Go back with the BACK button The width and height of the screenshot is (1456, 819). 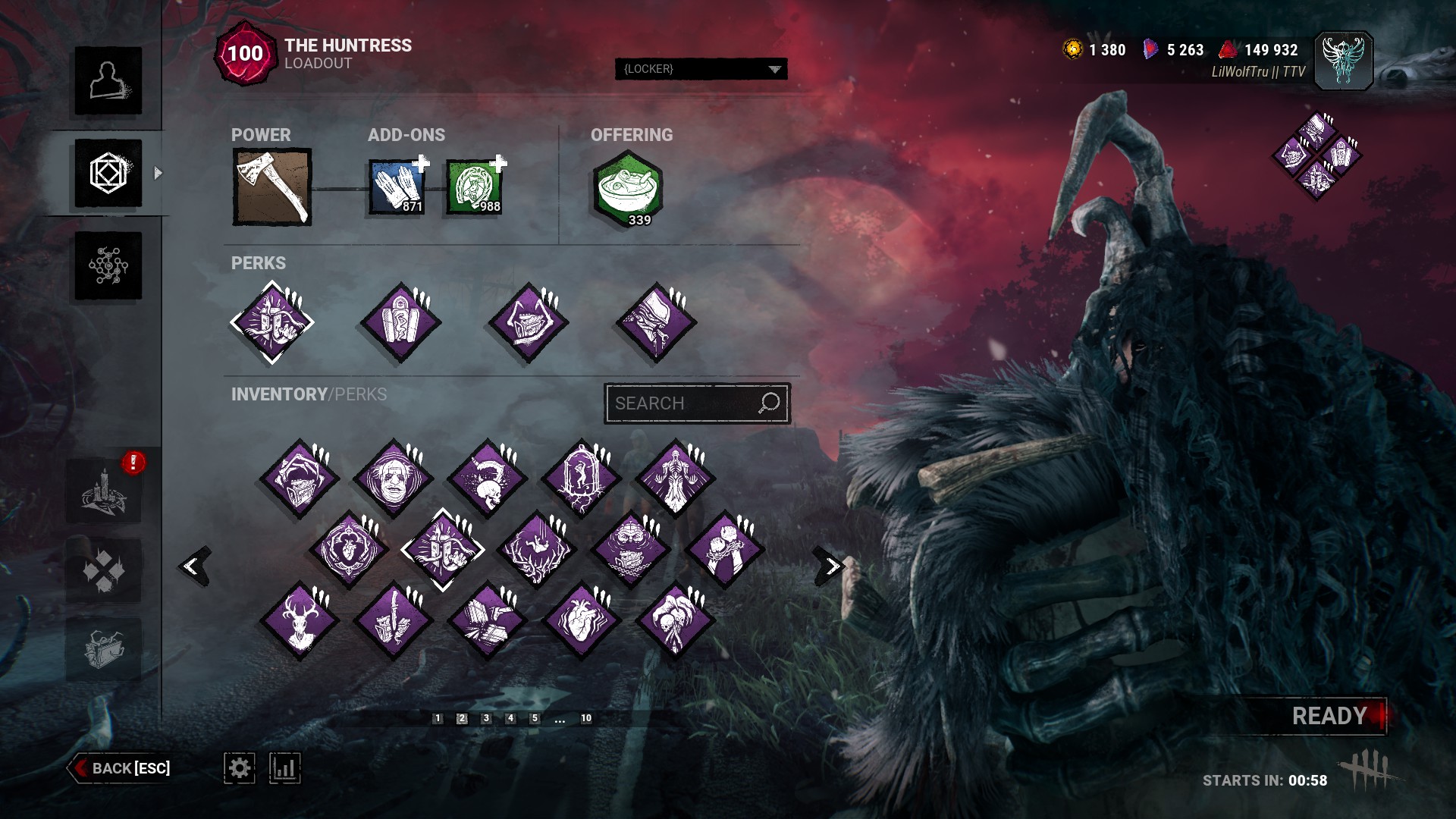point(121,768)
